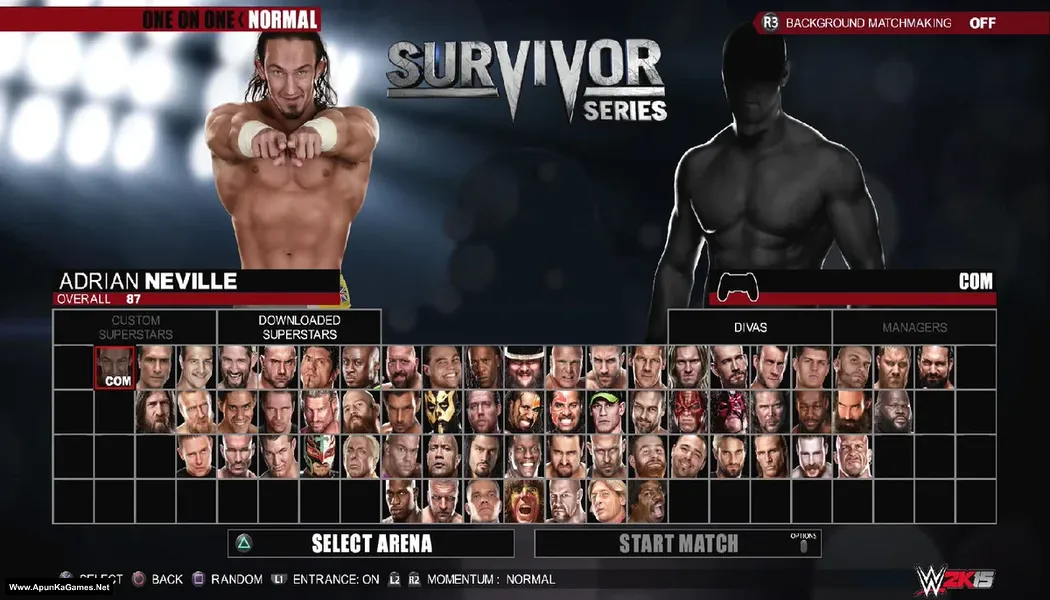Select the Custom Superstars tab

pyautogui.click(x=135, y=327)
